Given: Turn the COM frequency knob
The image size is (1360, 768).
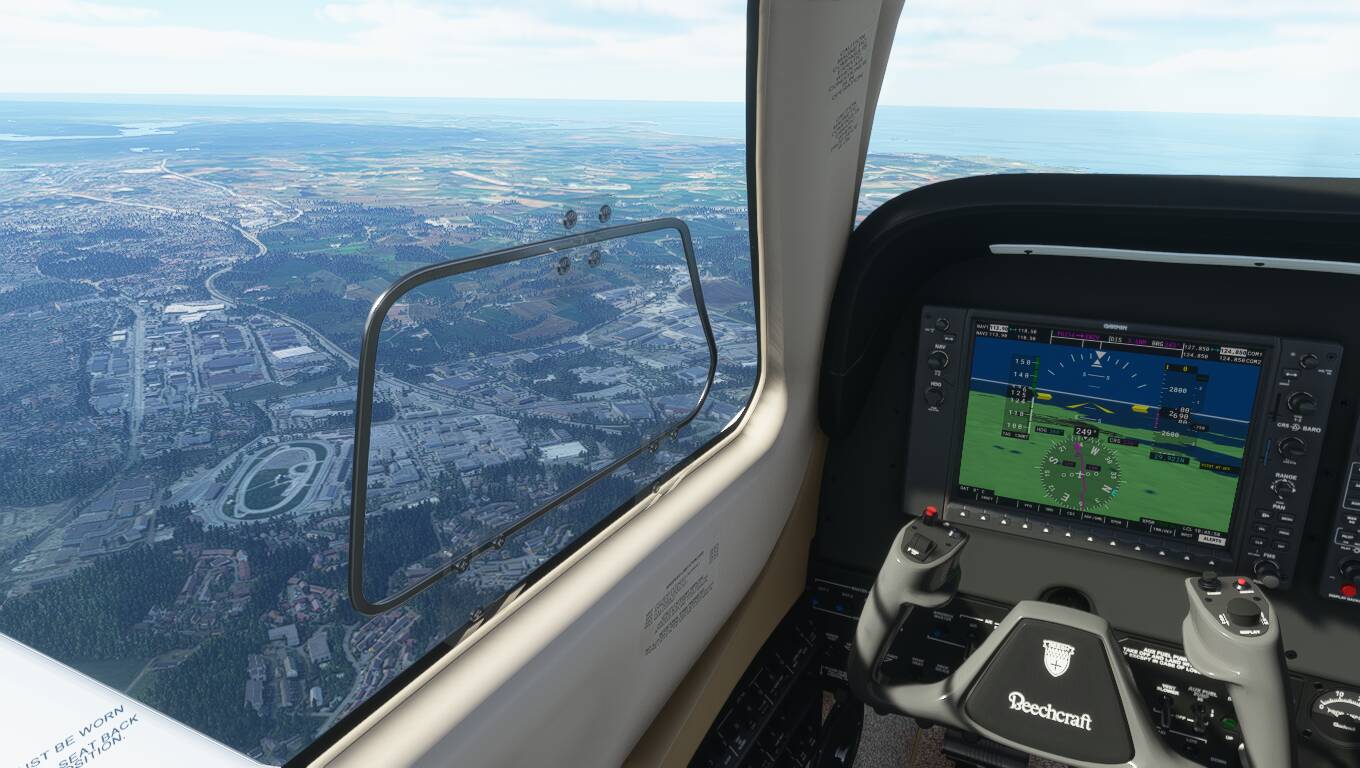Looking at the screenshot, I should (x=1301, y=402).
